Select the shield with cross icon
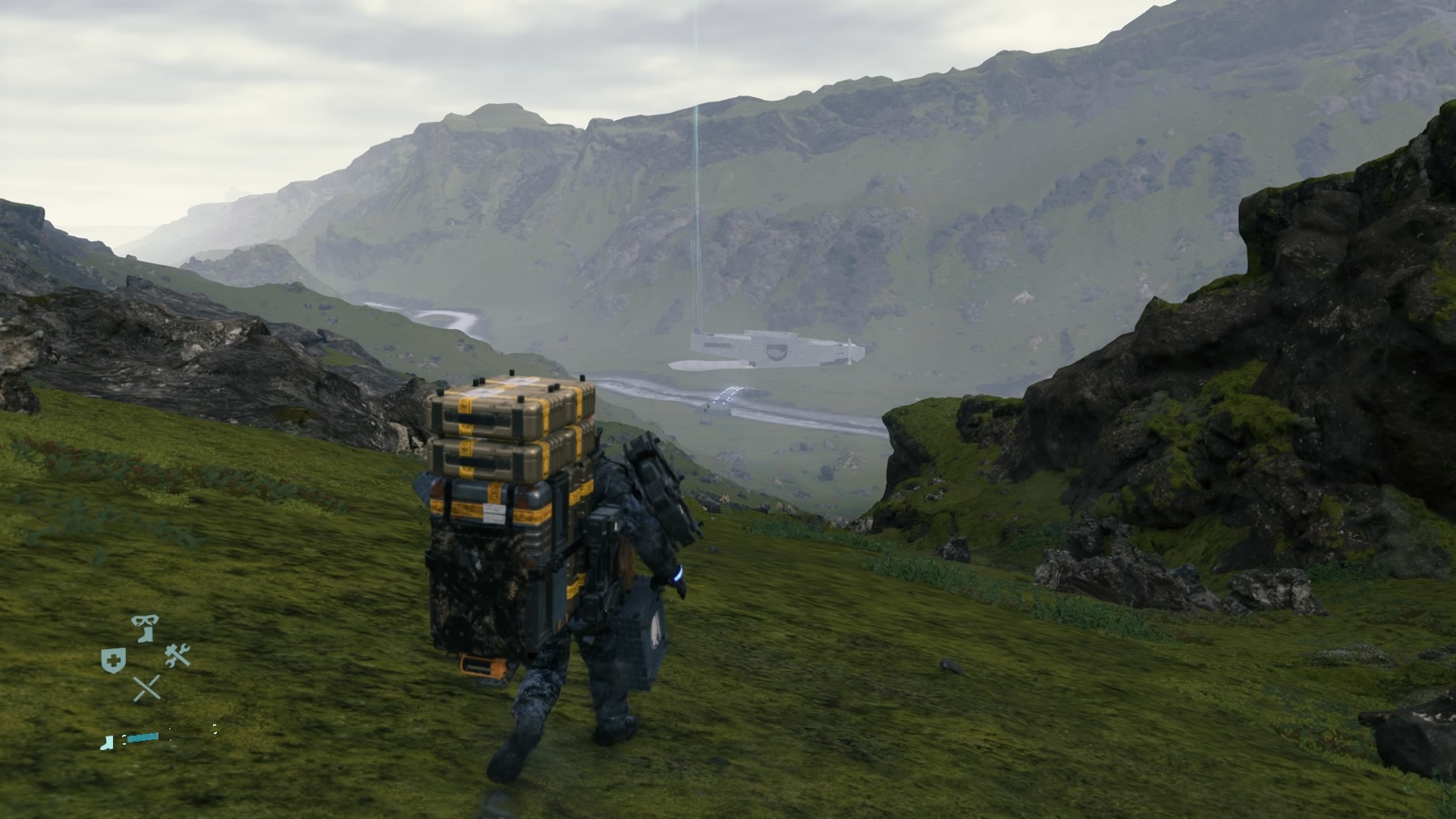This screenshot has height=819, width=1456. pyautogui.click(x=113, y=660)
